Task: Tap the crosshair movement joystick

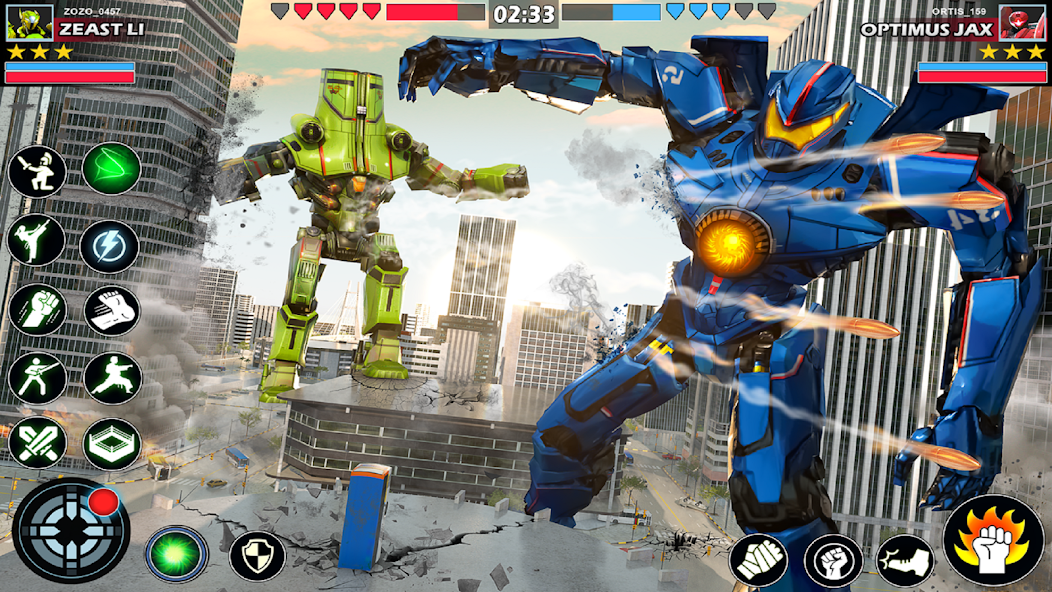Action: 70,531
